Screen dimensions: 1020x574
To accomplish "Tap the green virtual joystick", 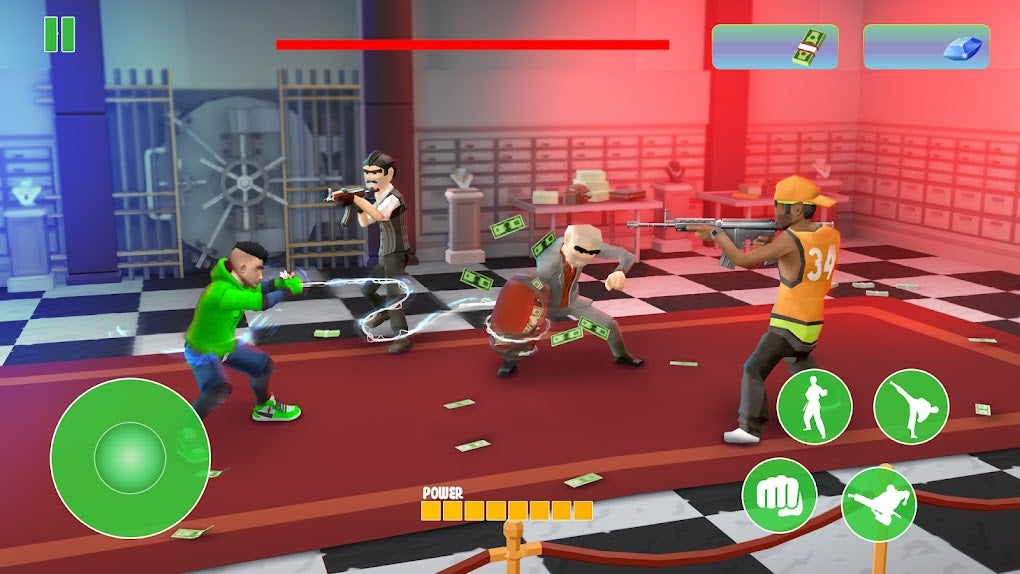I will click(x=130, y=458).
